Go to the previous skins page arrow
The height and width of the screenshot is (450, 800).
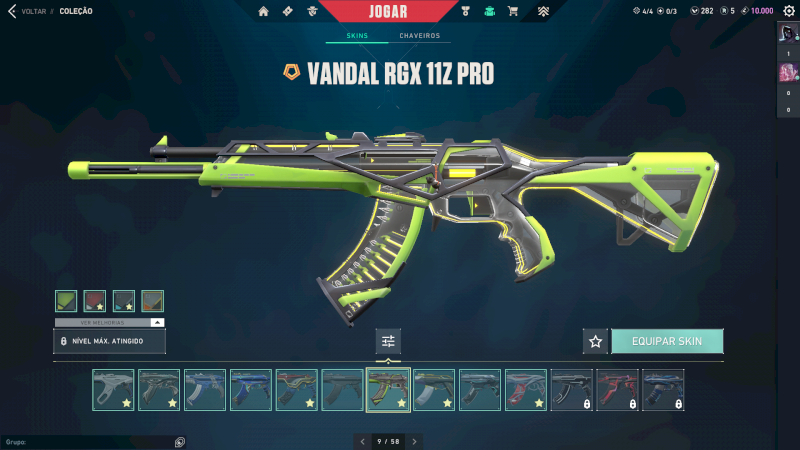[x=362, y=441]
